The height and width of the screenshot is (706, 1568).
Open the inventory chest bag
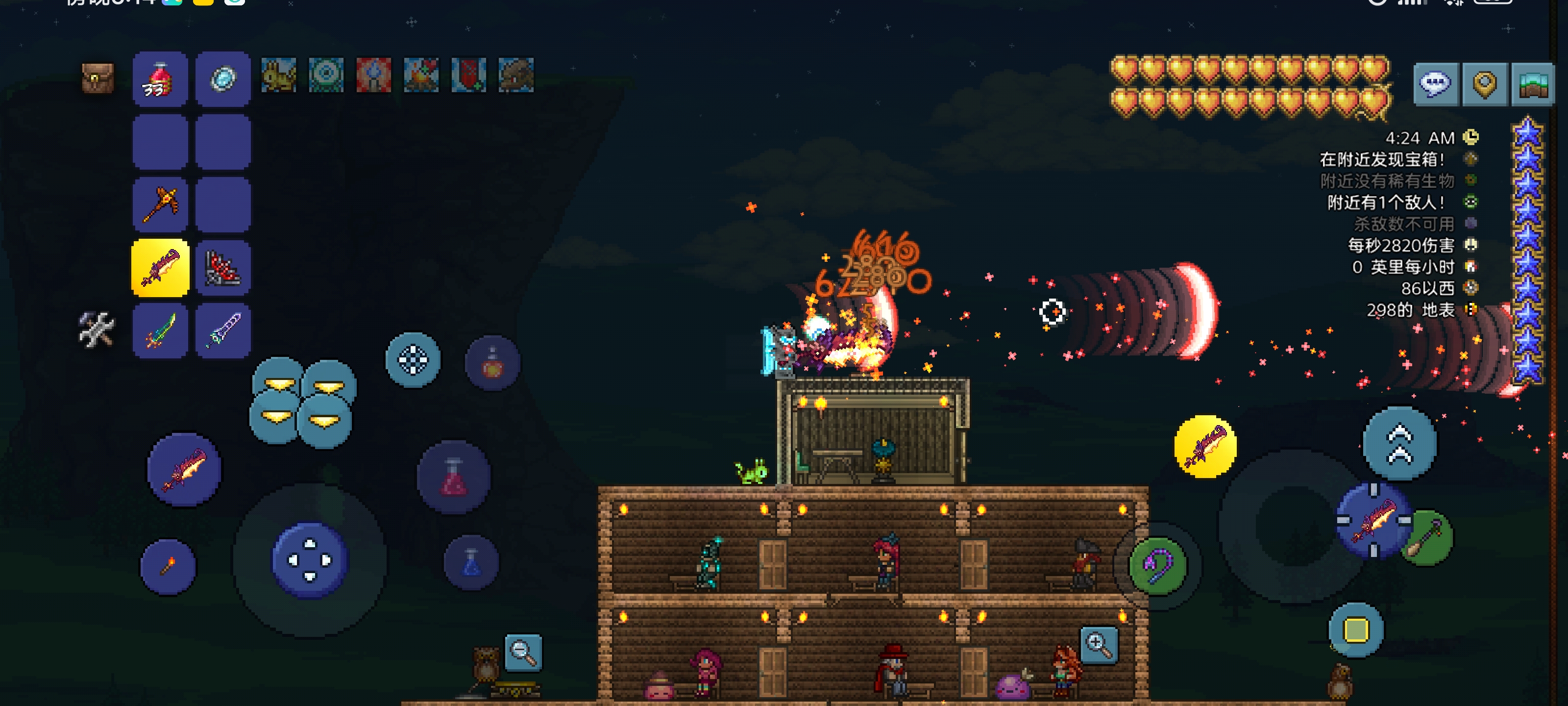pyautogui.click(x=98, y=78)
